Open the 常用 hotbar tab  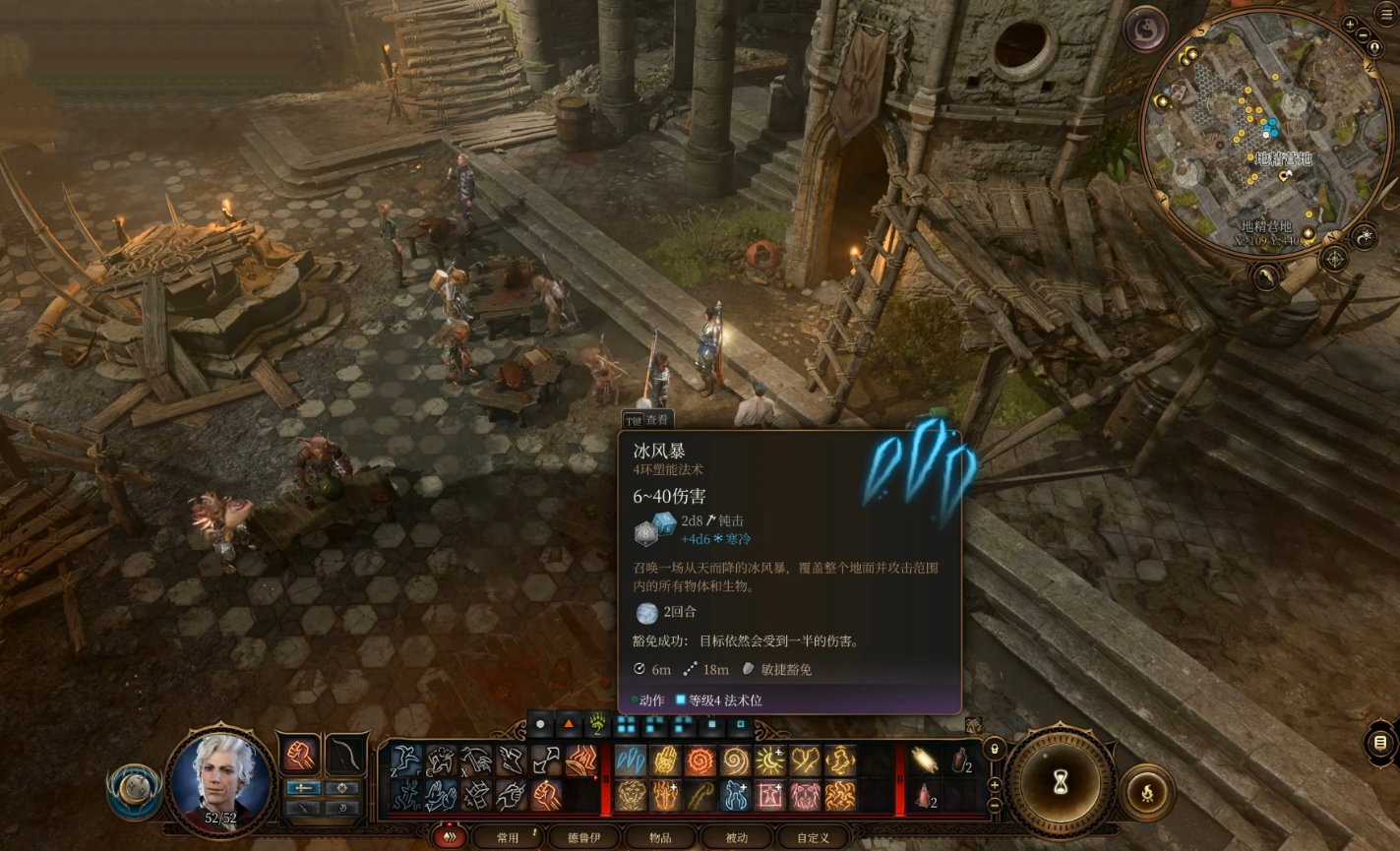coord(508,837)
